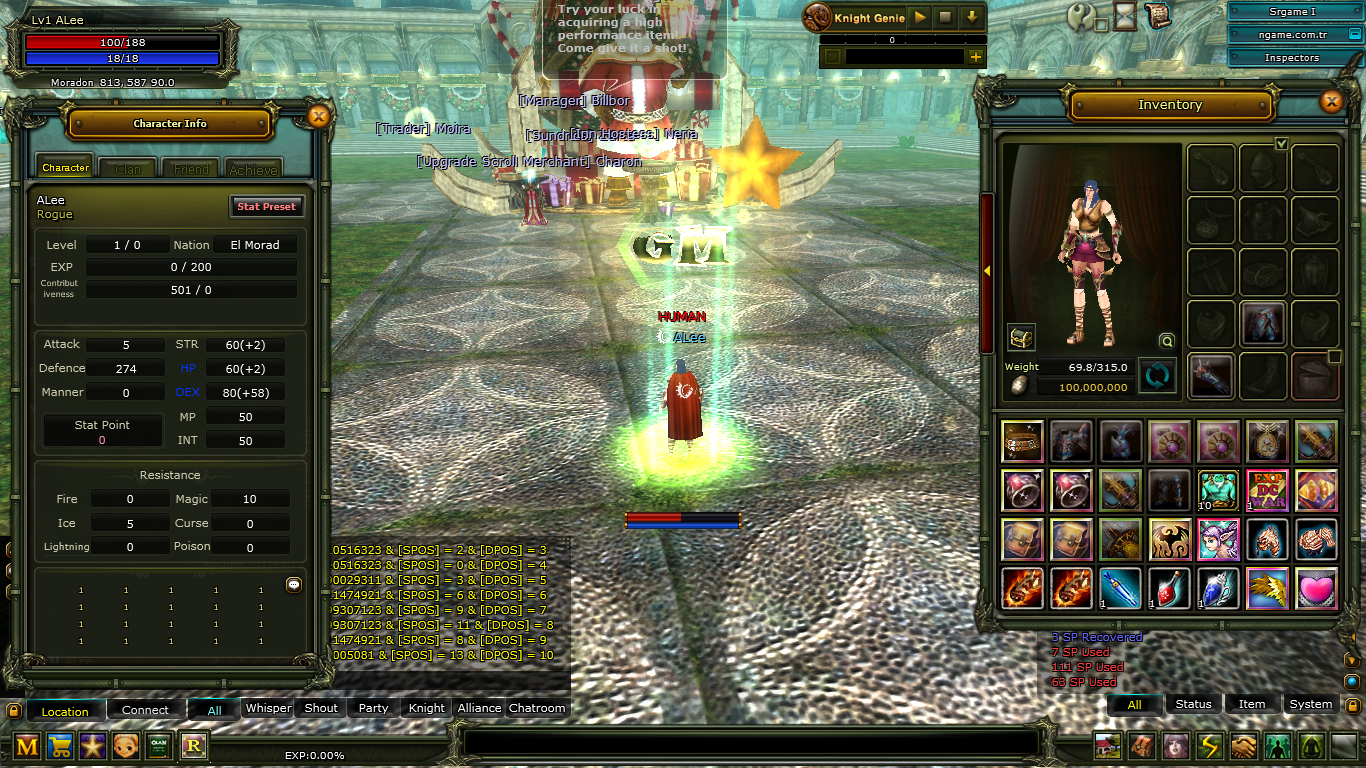Use the red potion in inventory
1366x768 pixels.
[1169, 588]
